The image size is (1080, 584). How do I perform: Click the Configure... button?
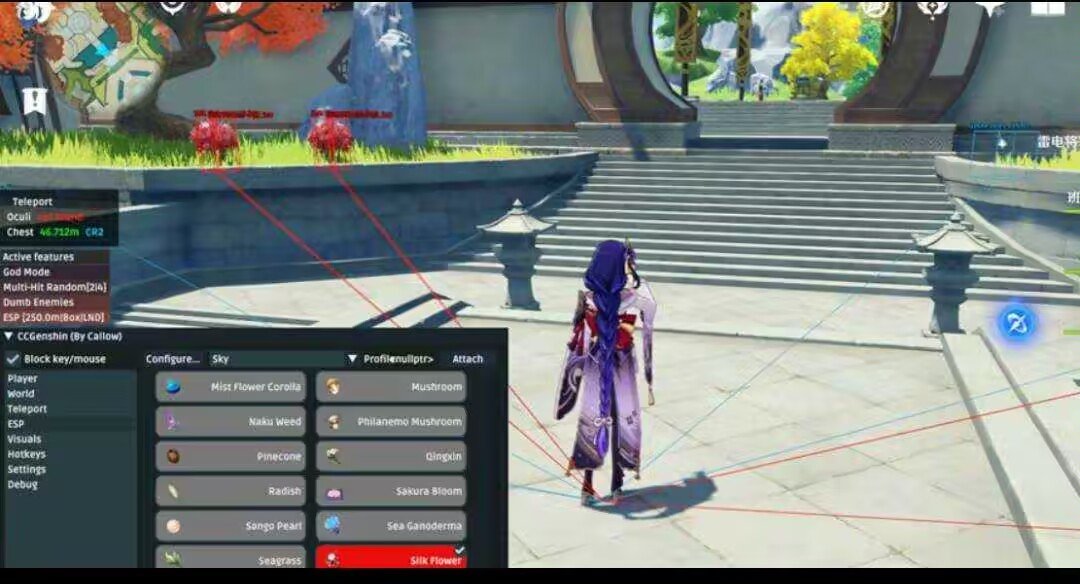point(173,359)
